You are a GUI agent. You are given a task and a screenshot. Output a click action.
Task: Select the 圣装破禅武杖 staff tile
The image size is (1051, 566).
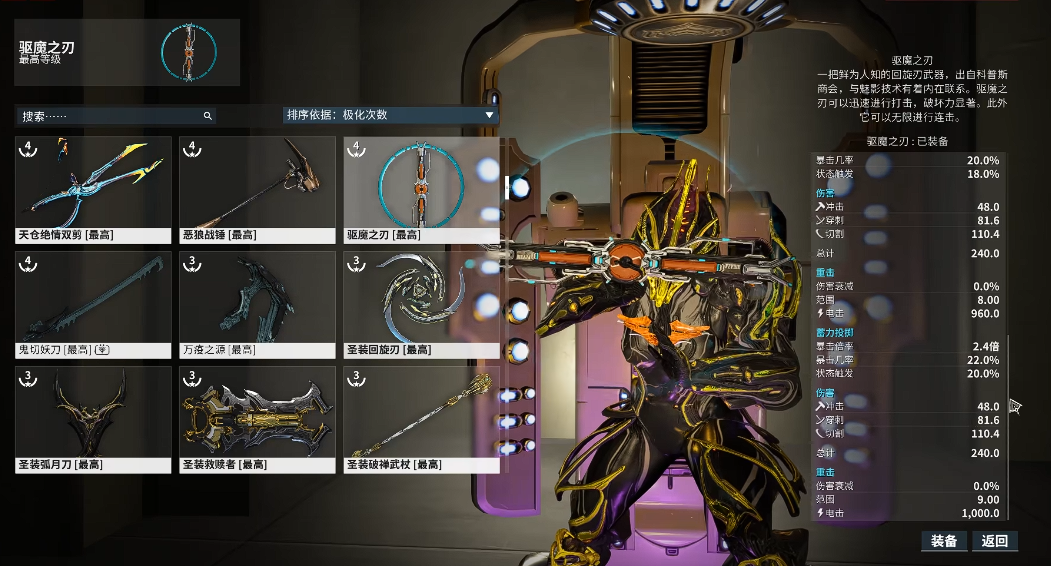pos(421,419)
